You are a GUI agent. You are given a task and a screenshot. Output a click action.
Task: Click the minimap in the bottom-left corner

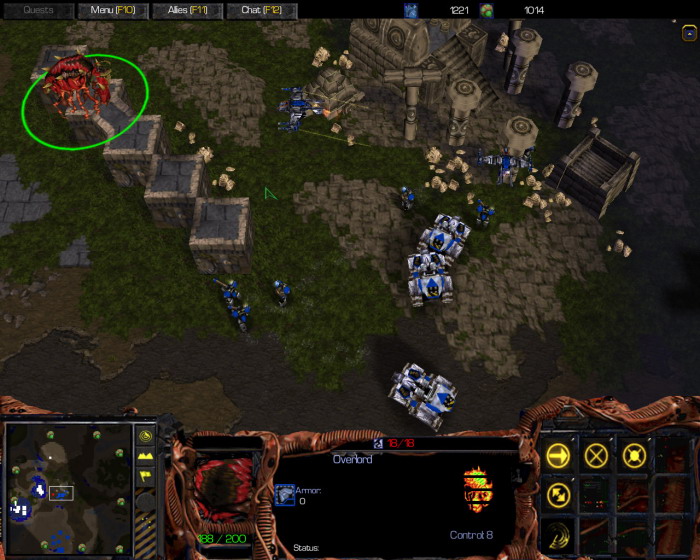pyautogui.click(x=68, y=488)
